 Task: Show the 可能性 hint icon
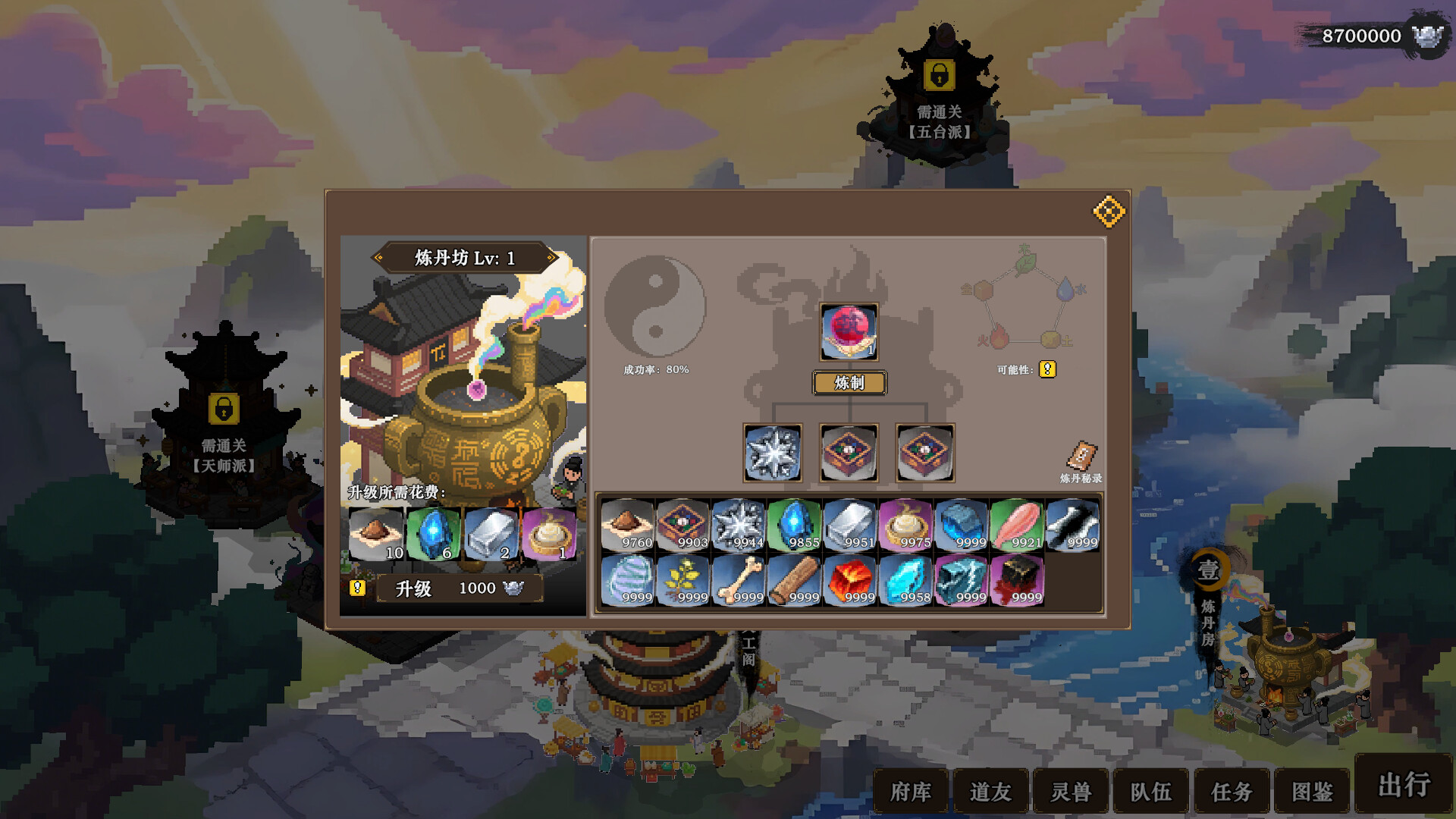pos(1047,369)
